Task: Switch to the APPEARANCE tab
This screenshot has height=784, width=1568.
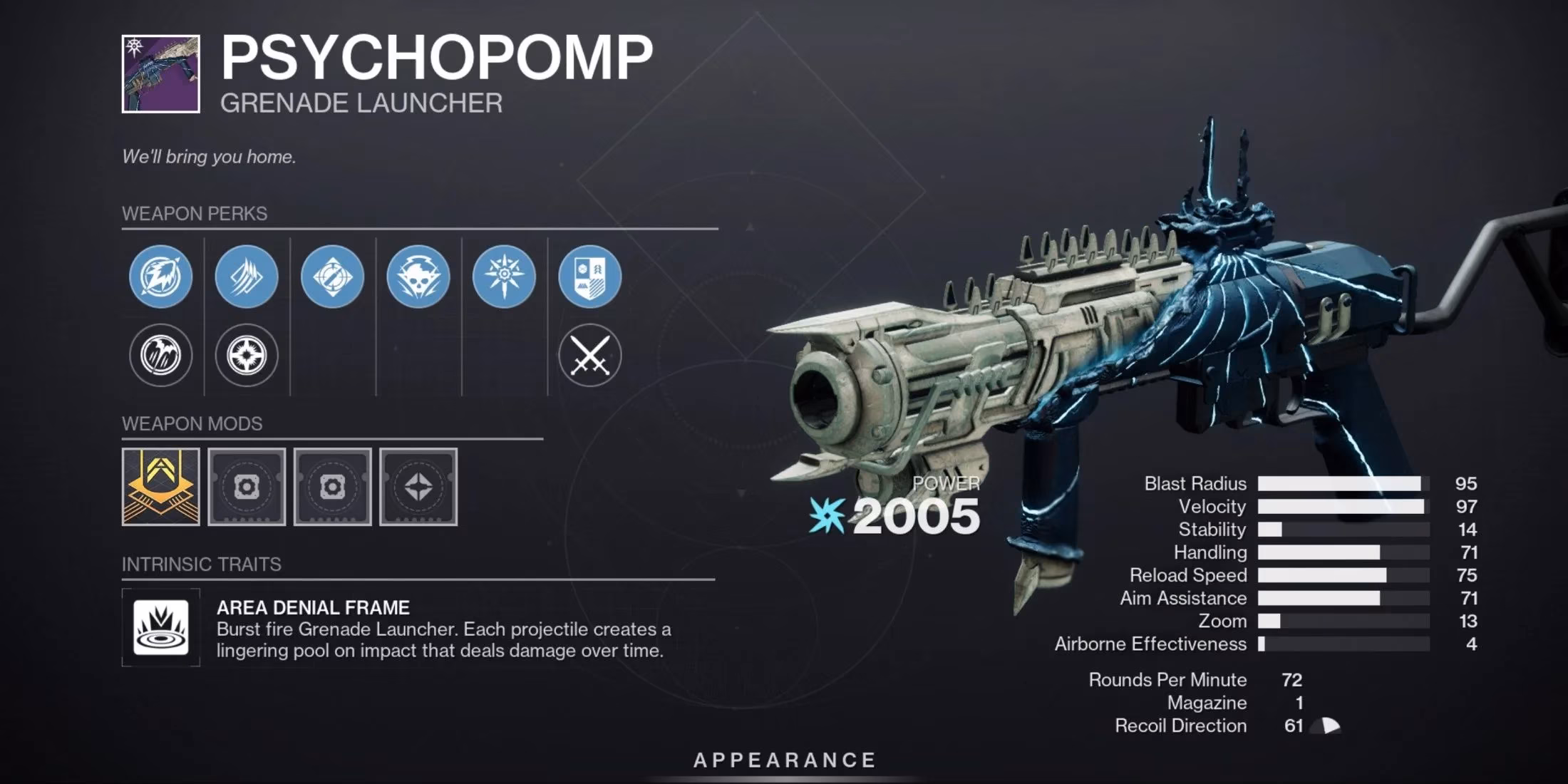Action: pyautogui.click(x=784, y=760)
